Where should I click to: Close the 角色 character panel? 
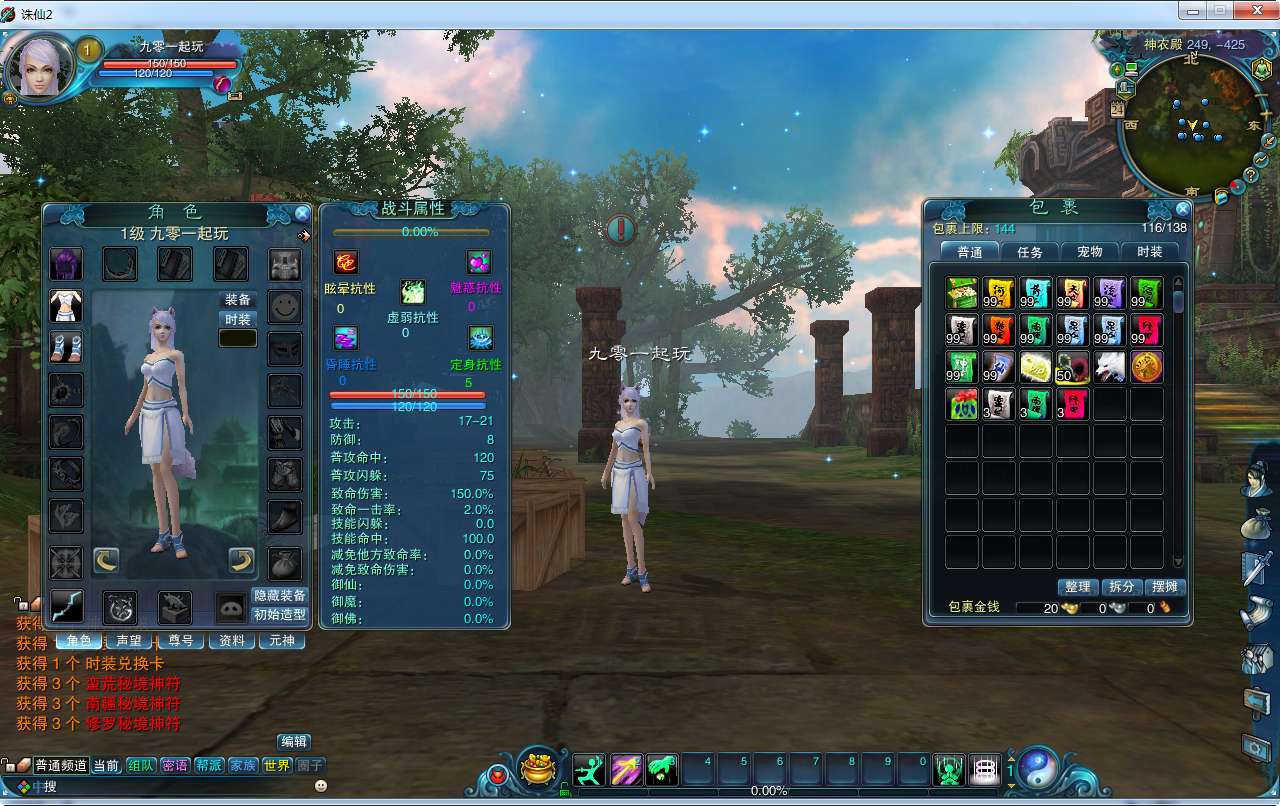(302, 213)
